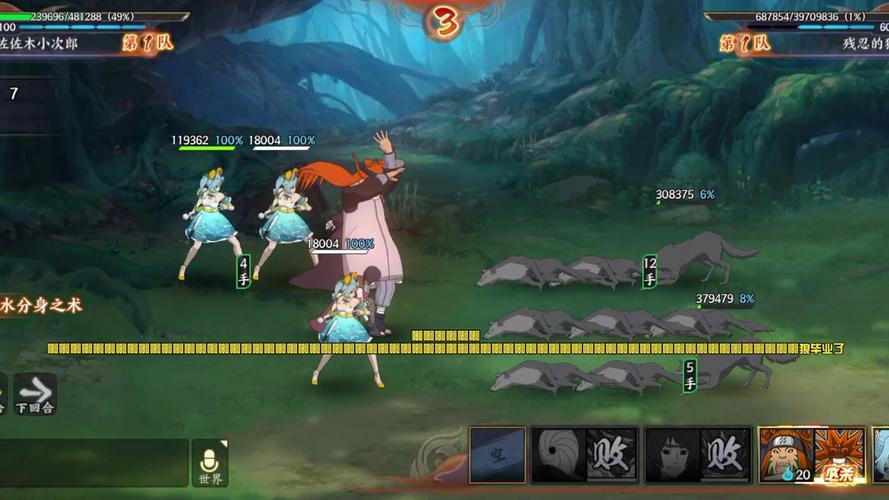Click the 下回合 next round button
The height and width of the screenshot is (500, 889).
(x=35, y=394)
